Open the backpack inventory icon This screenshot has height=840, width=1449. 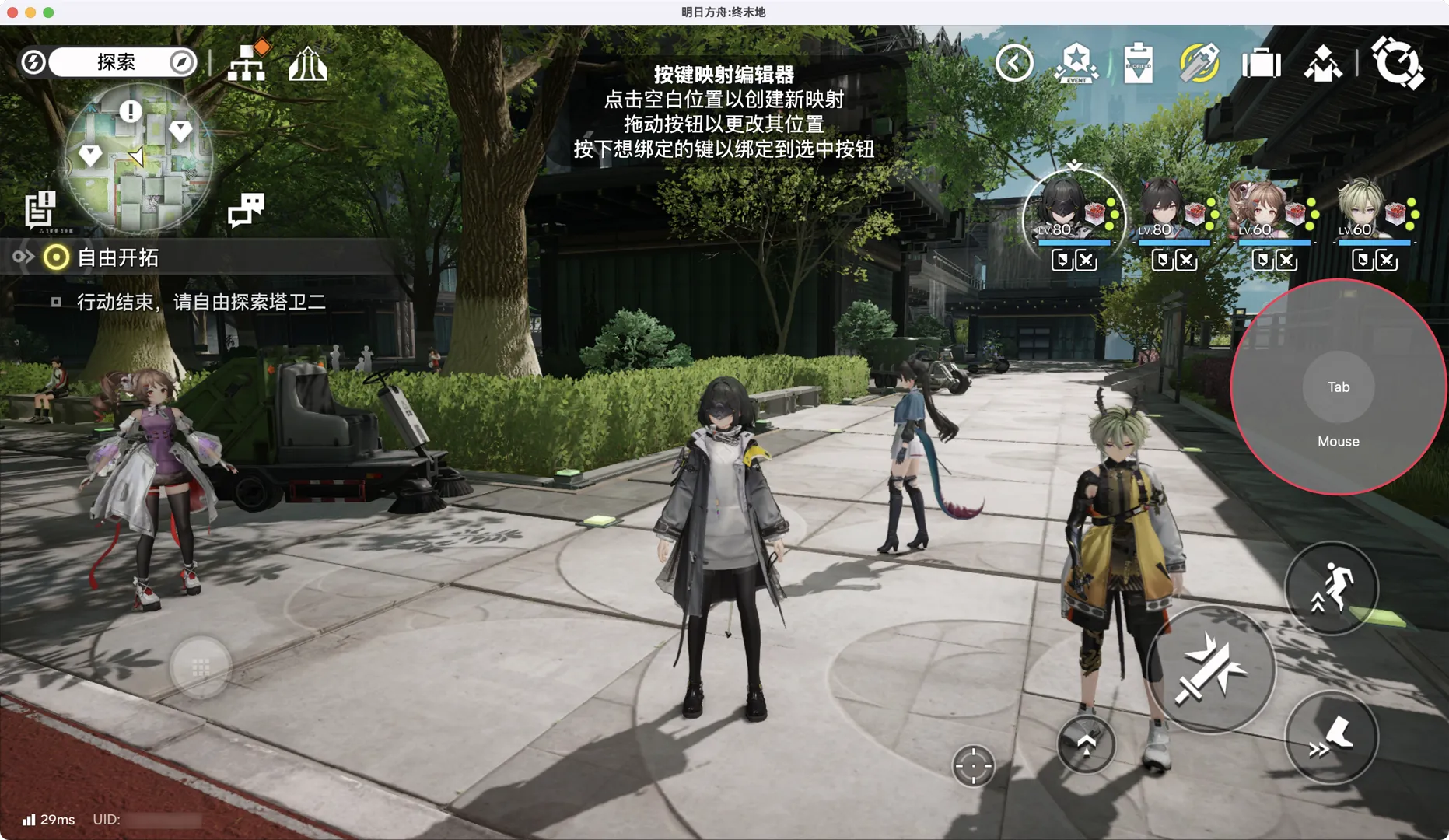coord(1261,63)
